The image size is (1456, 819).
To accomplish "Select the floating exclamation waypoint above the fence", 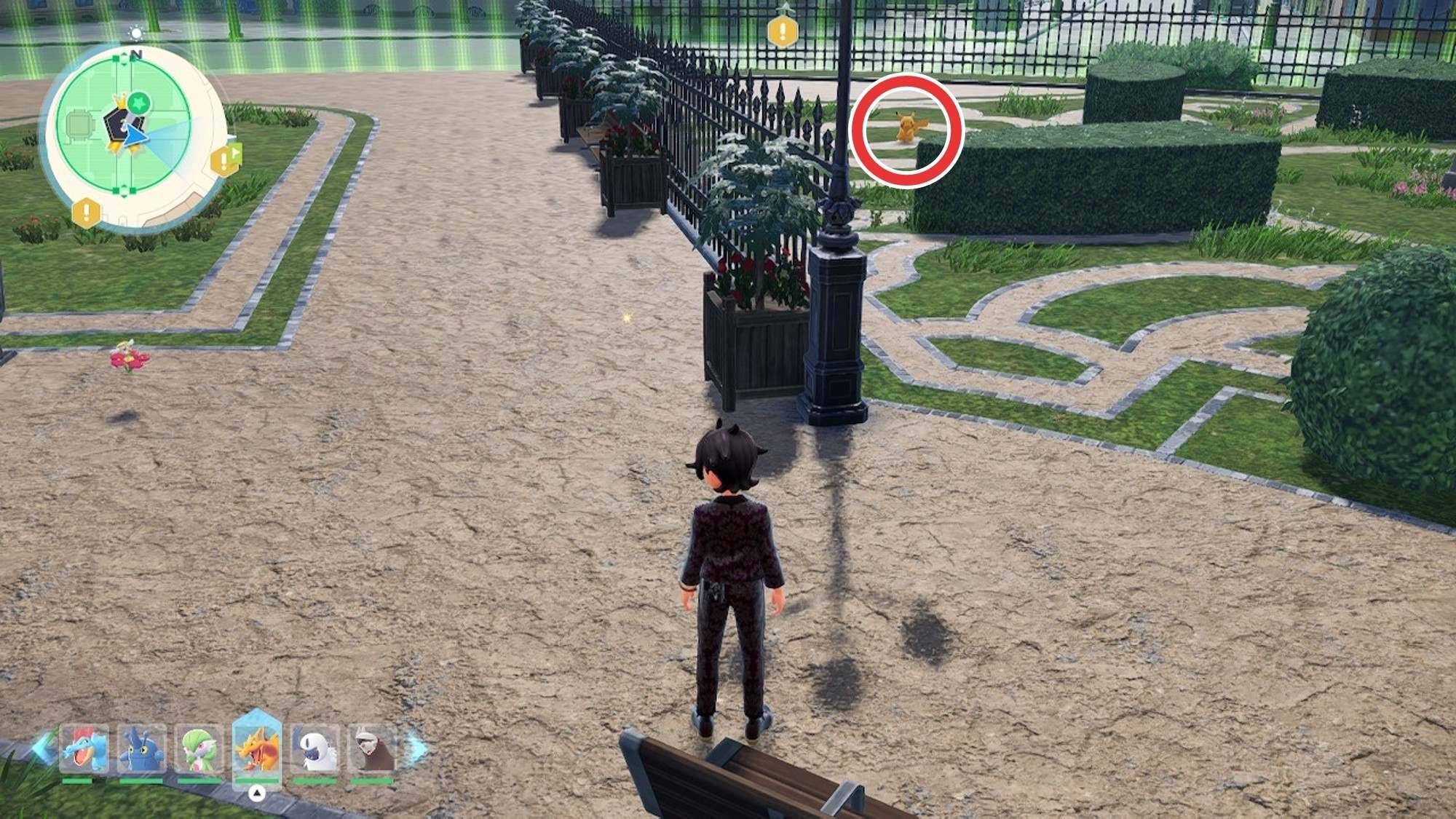I will [783, 31].
